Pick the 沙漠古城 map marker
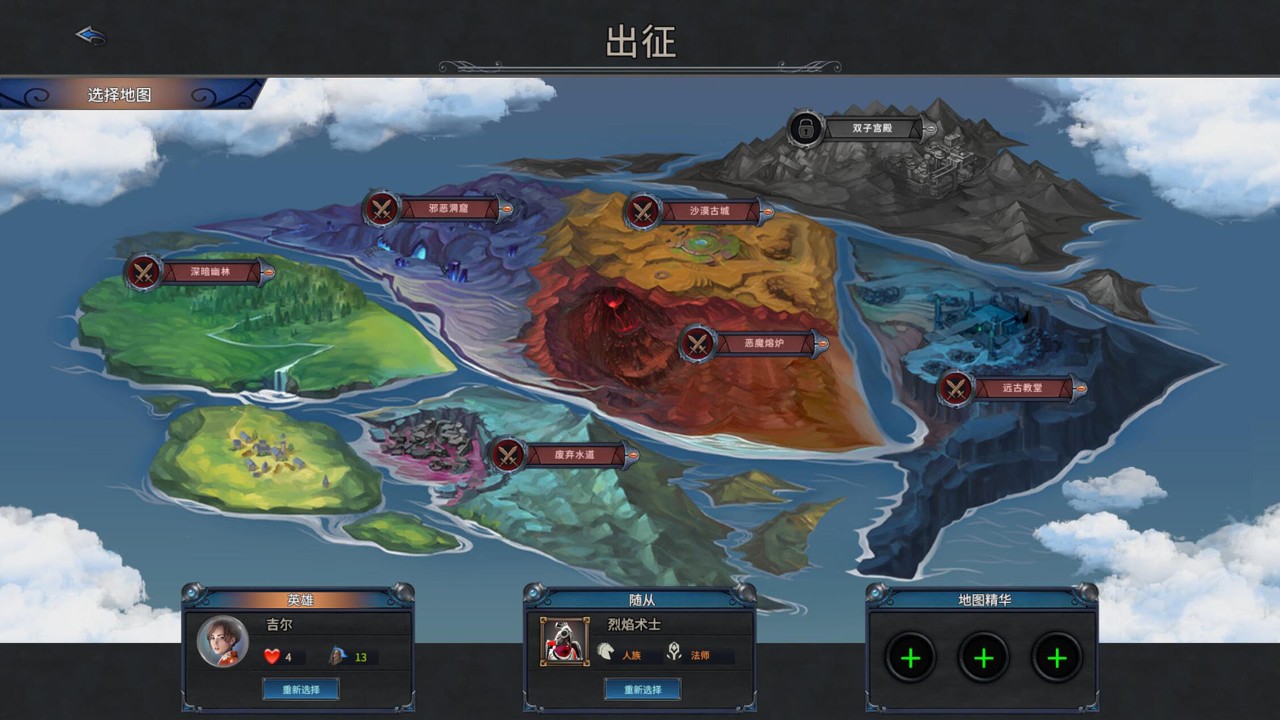Image resolution: width=1280 pixels, height=720 pixels. tap(697, 211)
